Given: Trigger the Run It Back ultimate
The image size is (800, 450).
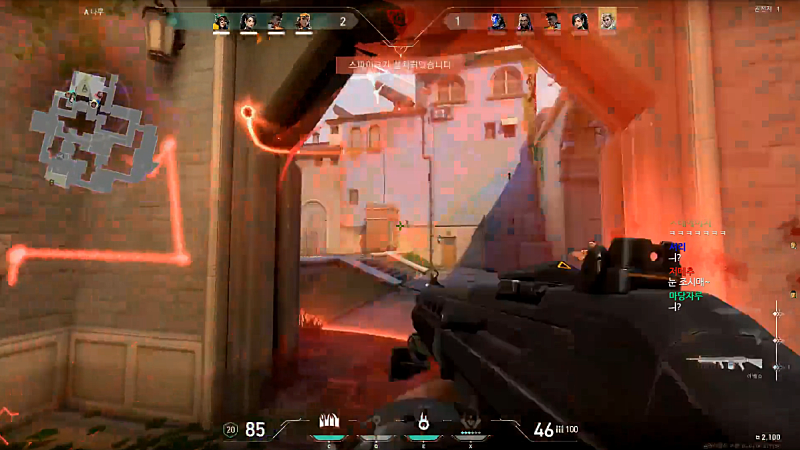Looking at the screenshot, I should (471, 421).
